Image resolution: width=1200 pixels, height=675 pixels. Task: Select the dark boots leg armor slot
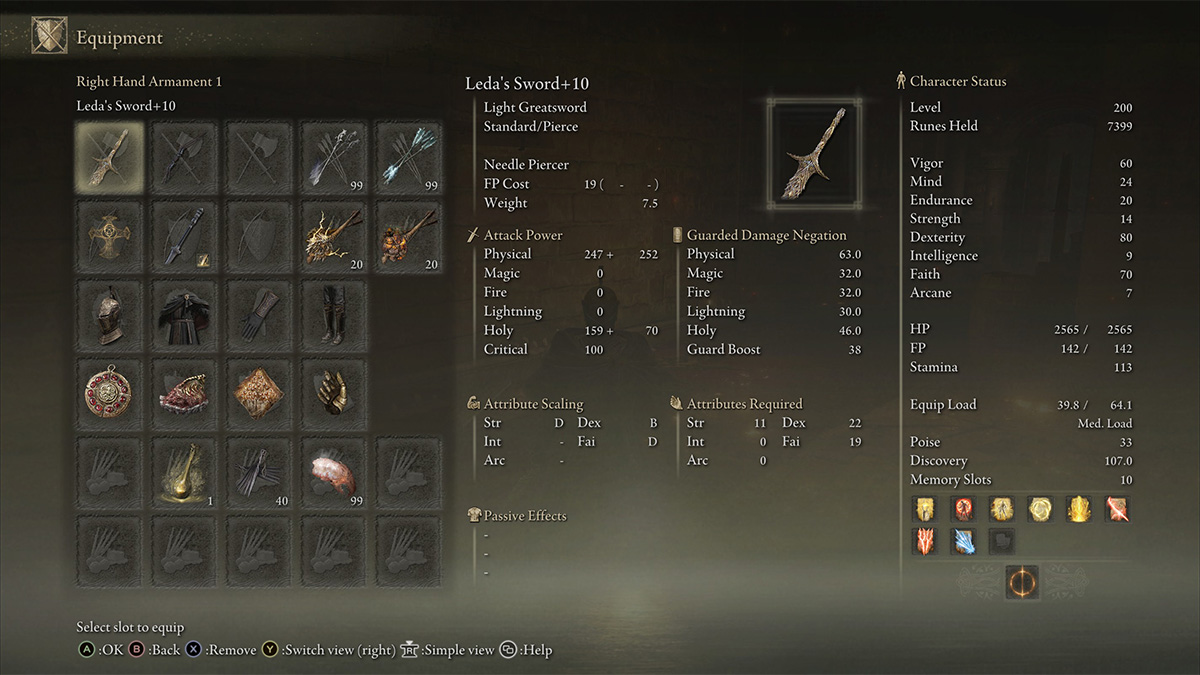pos(334,313)
